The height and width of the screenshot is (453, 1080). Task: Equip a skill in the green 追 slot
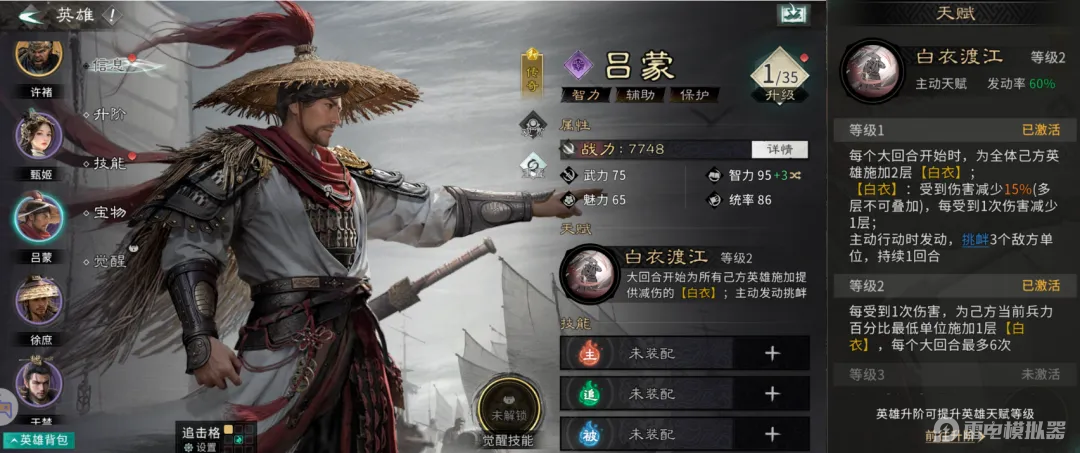pyautogui.click(x=771, y=394)
